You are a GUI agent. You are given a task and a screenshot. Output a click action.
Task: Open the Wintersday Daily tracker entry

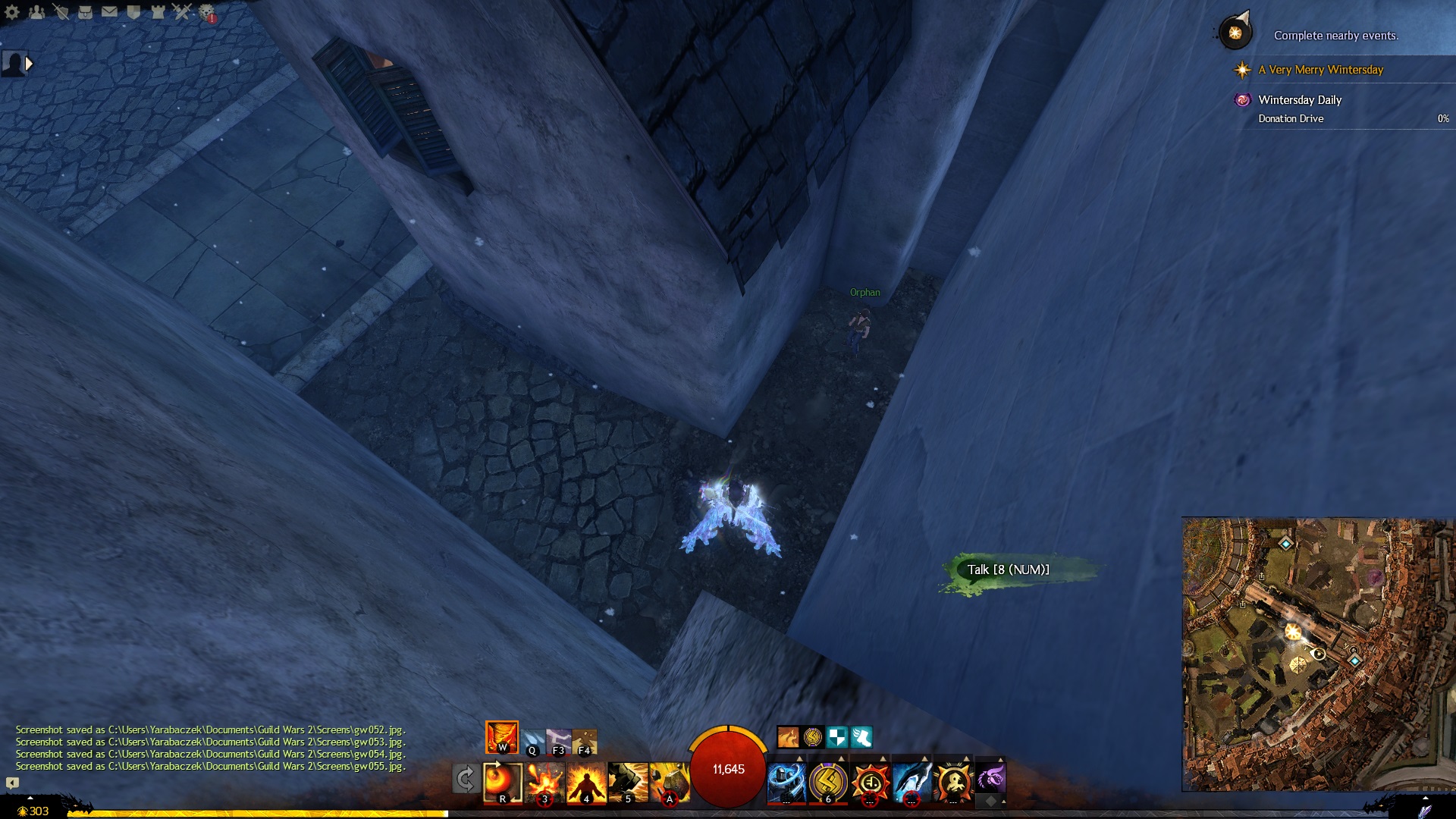[1300, 100]
